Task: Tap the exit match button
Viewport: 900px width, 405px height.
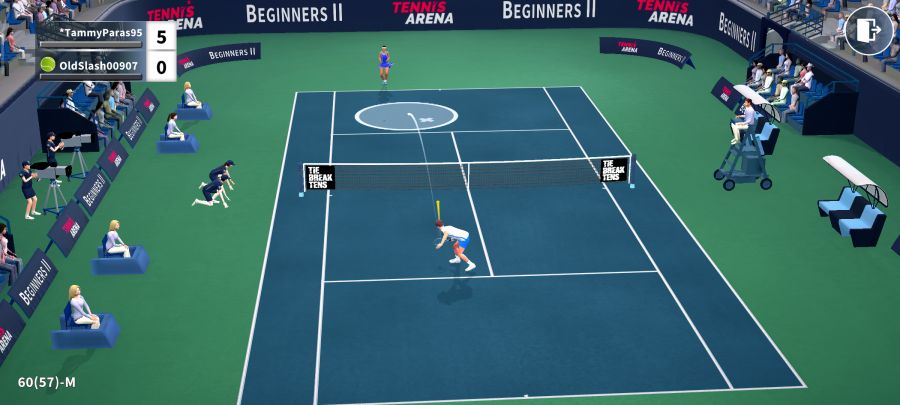Action: pyautogui.click(x=868, y=30)
